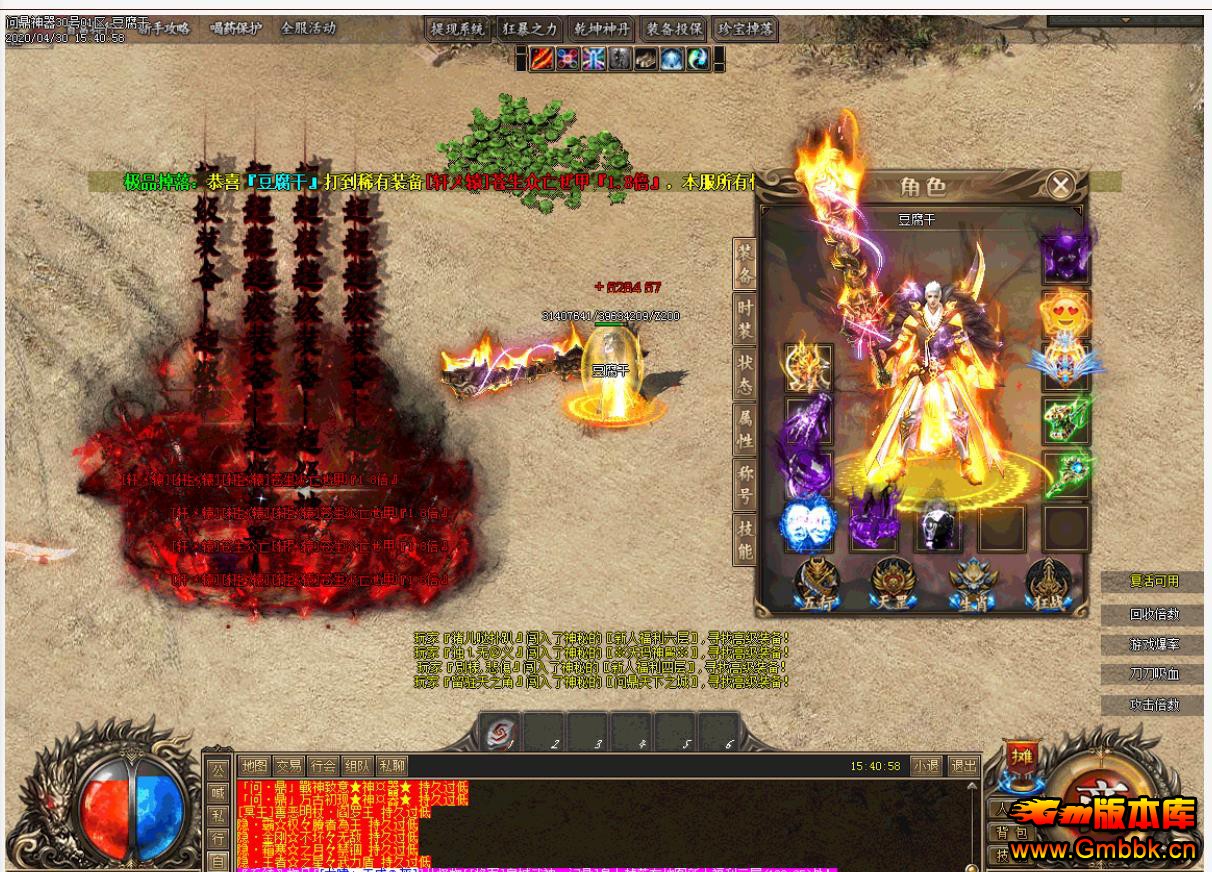This screenshot has height=872, width=1212.
Task: Switch to the 时装 tab
Action: [x=745, y=317]
